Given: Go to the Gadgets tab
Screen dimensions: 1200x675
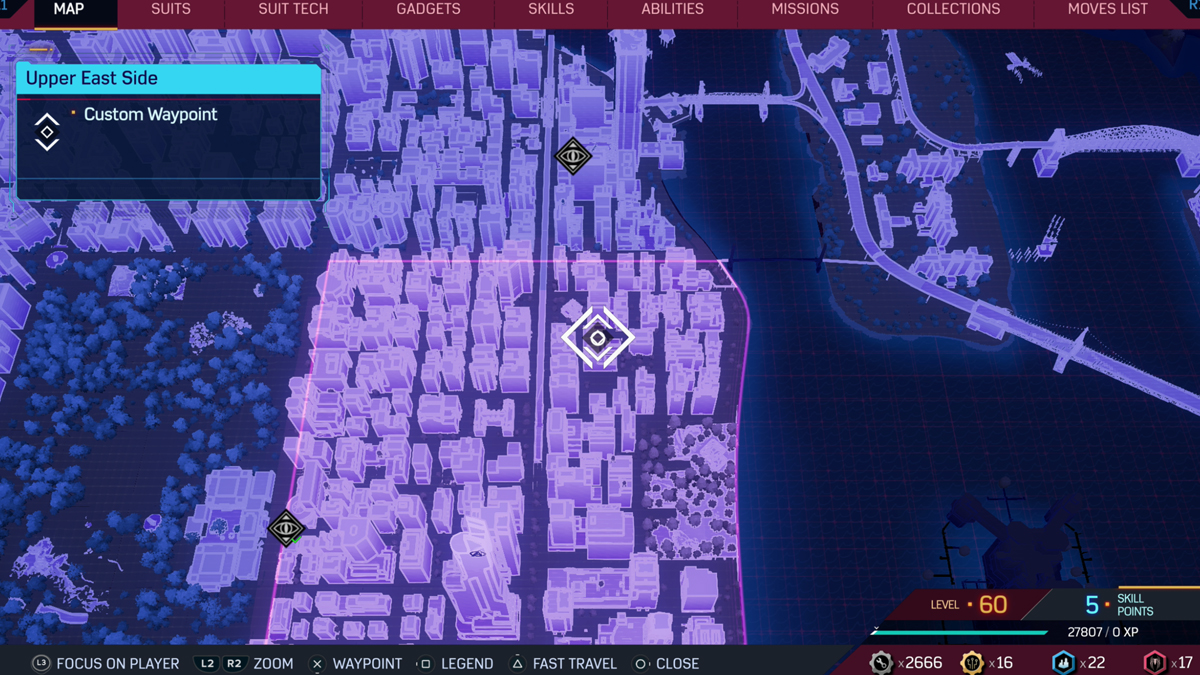Looking at the screenshot, I should click(x=428, y=10).
